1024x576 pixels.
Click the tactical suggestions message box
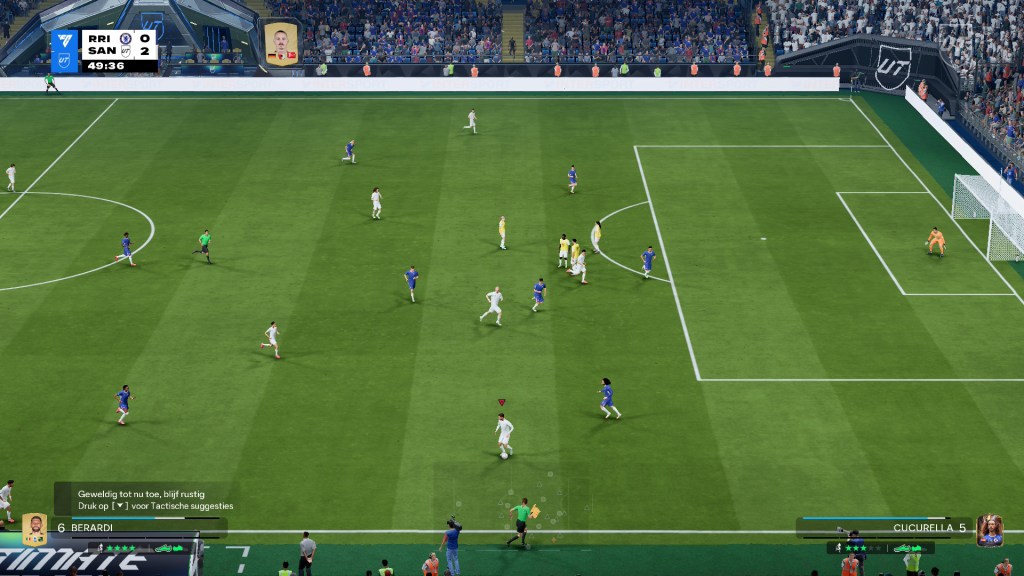tap(155, 499)
